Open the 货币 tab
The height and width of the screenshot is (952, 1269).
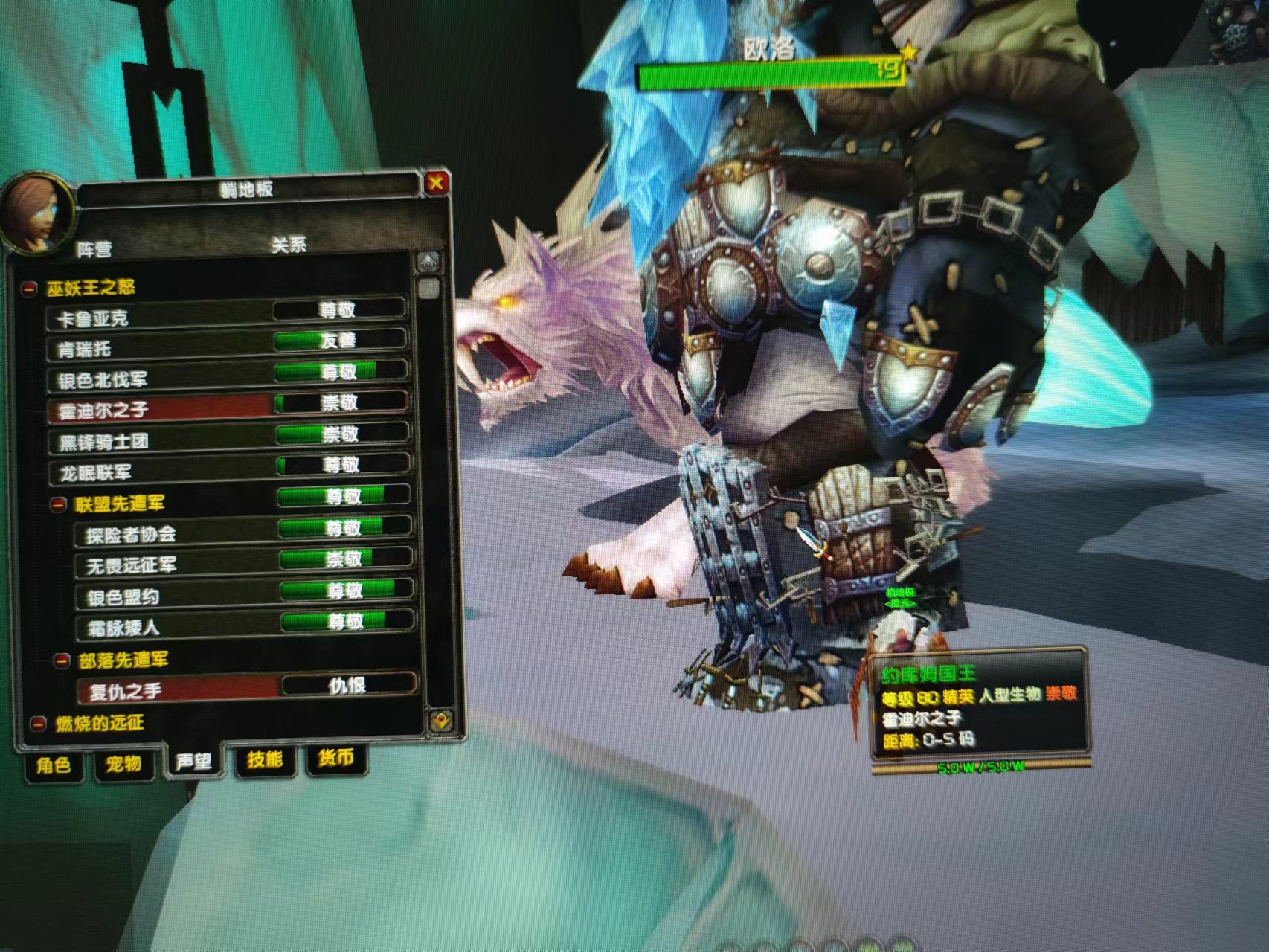(x=335, y=758)
